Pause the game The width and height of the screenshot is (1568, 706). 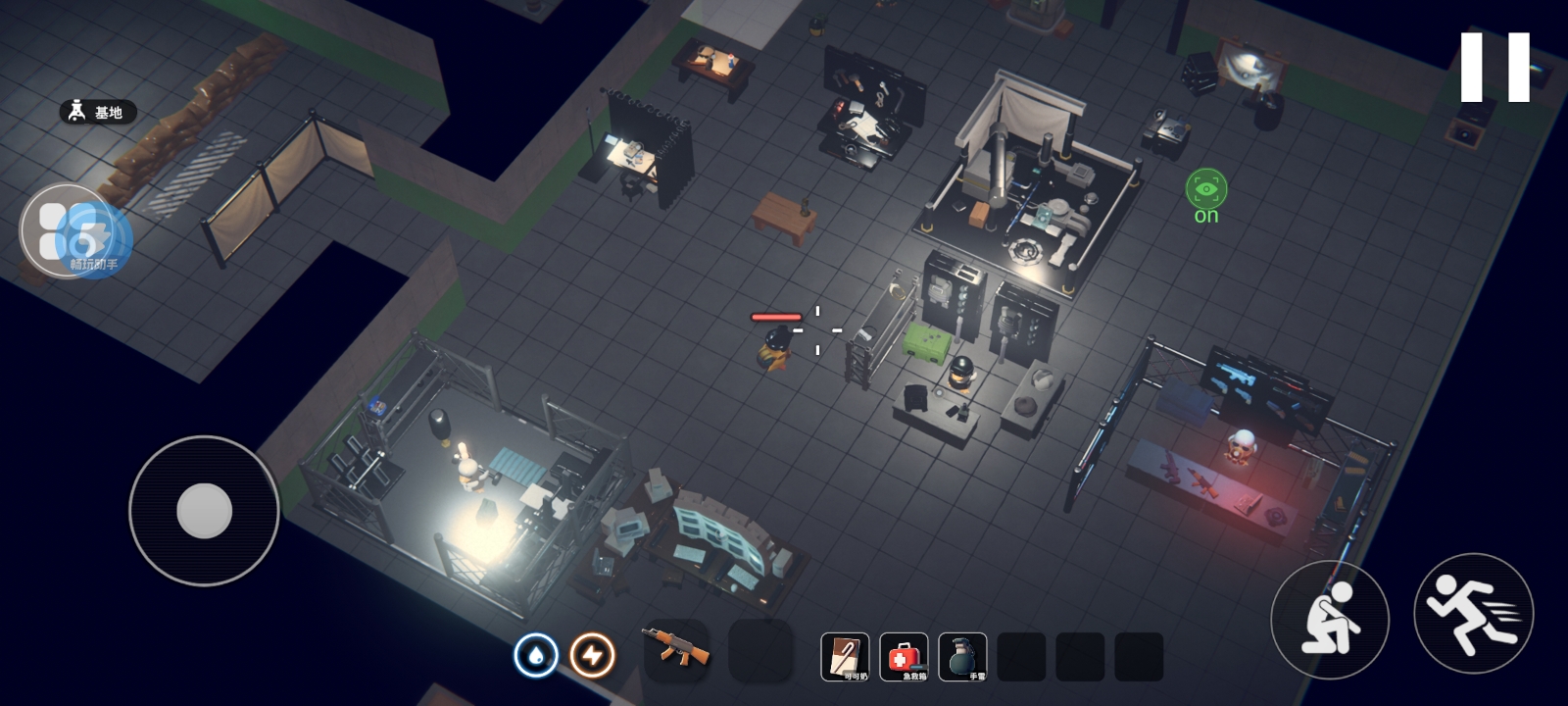point(1494,67)
